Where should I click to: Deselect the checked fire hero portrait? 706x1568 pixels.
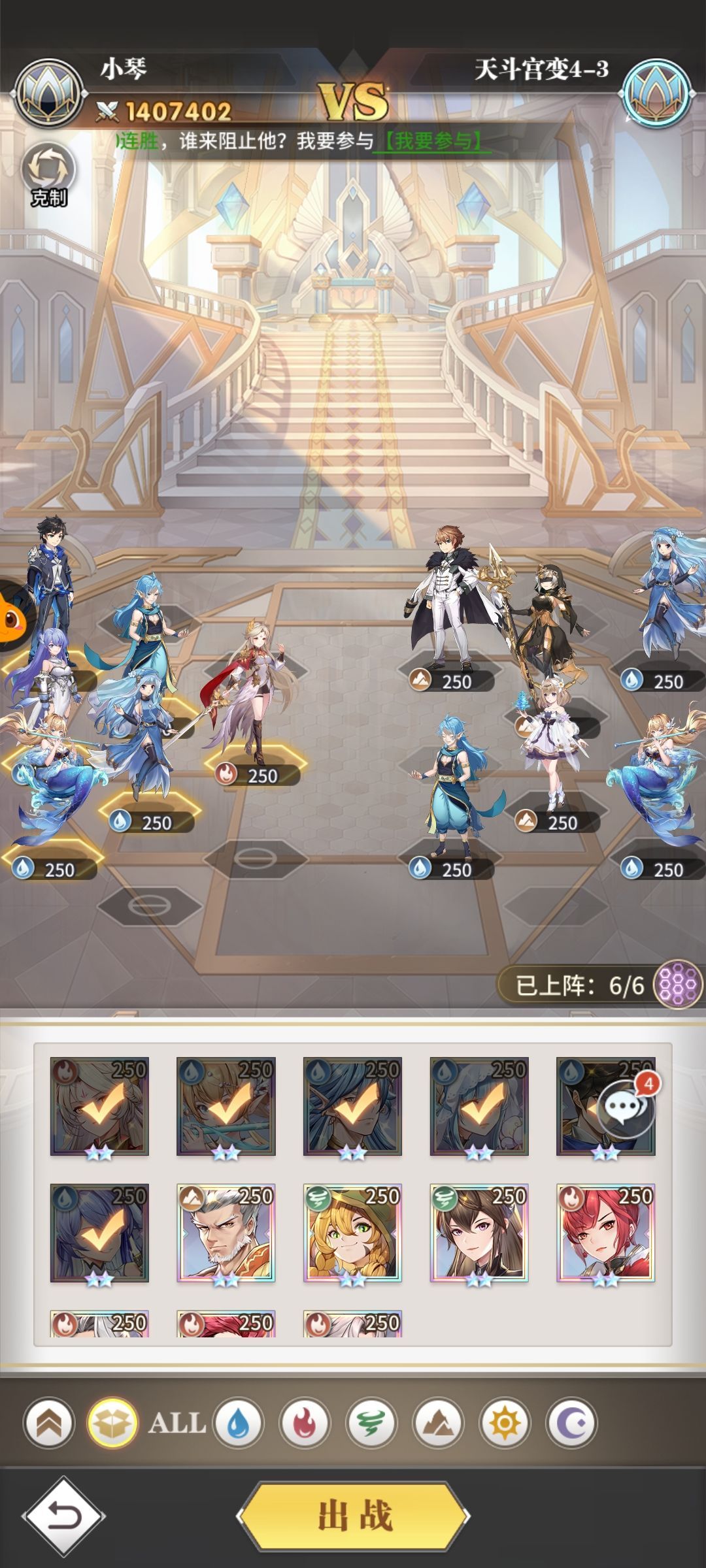pos(99,1106)
